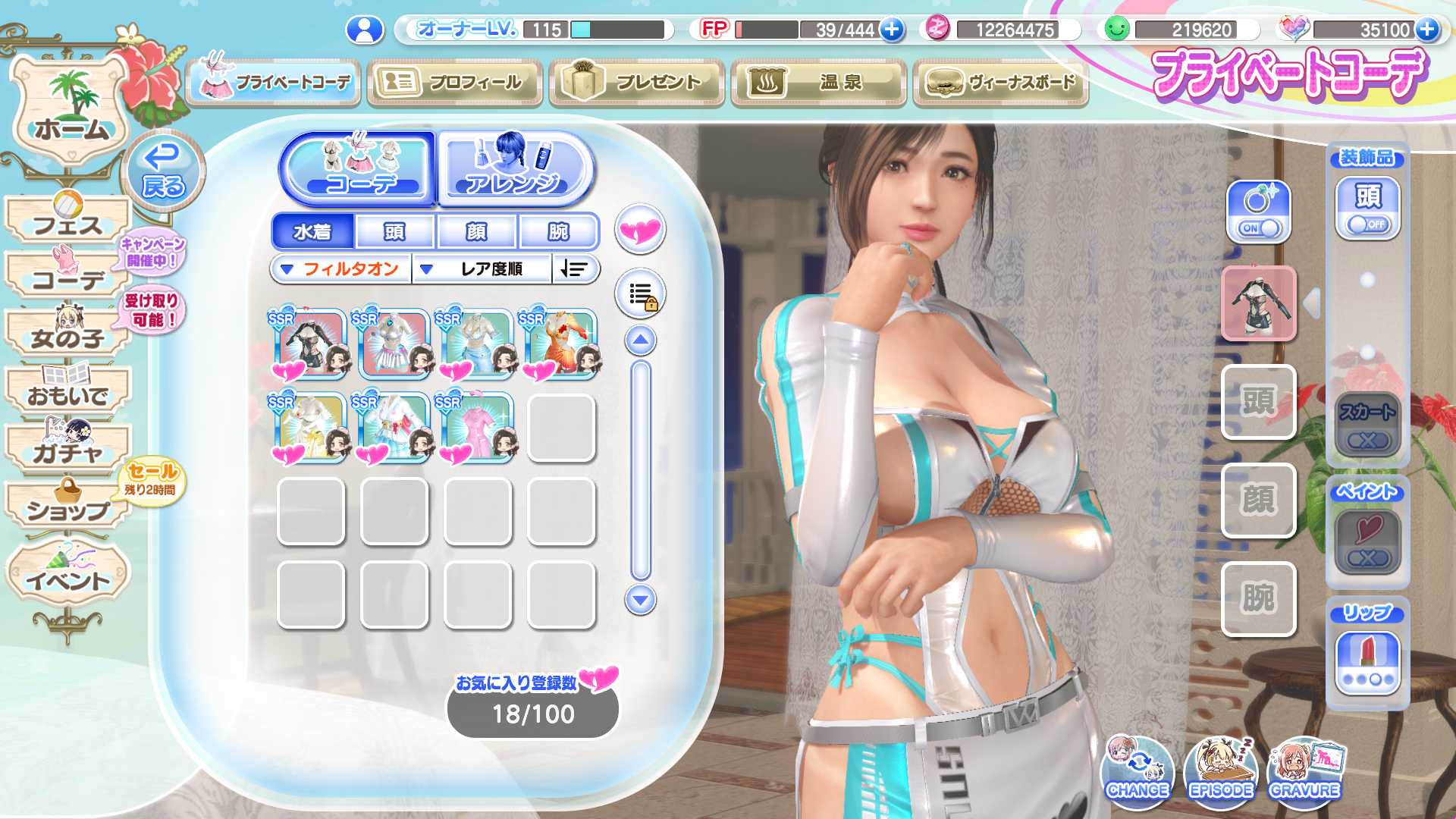Toggle the フィルタオン filter dropdown
1456x819 pixels.
340,269
